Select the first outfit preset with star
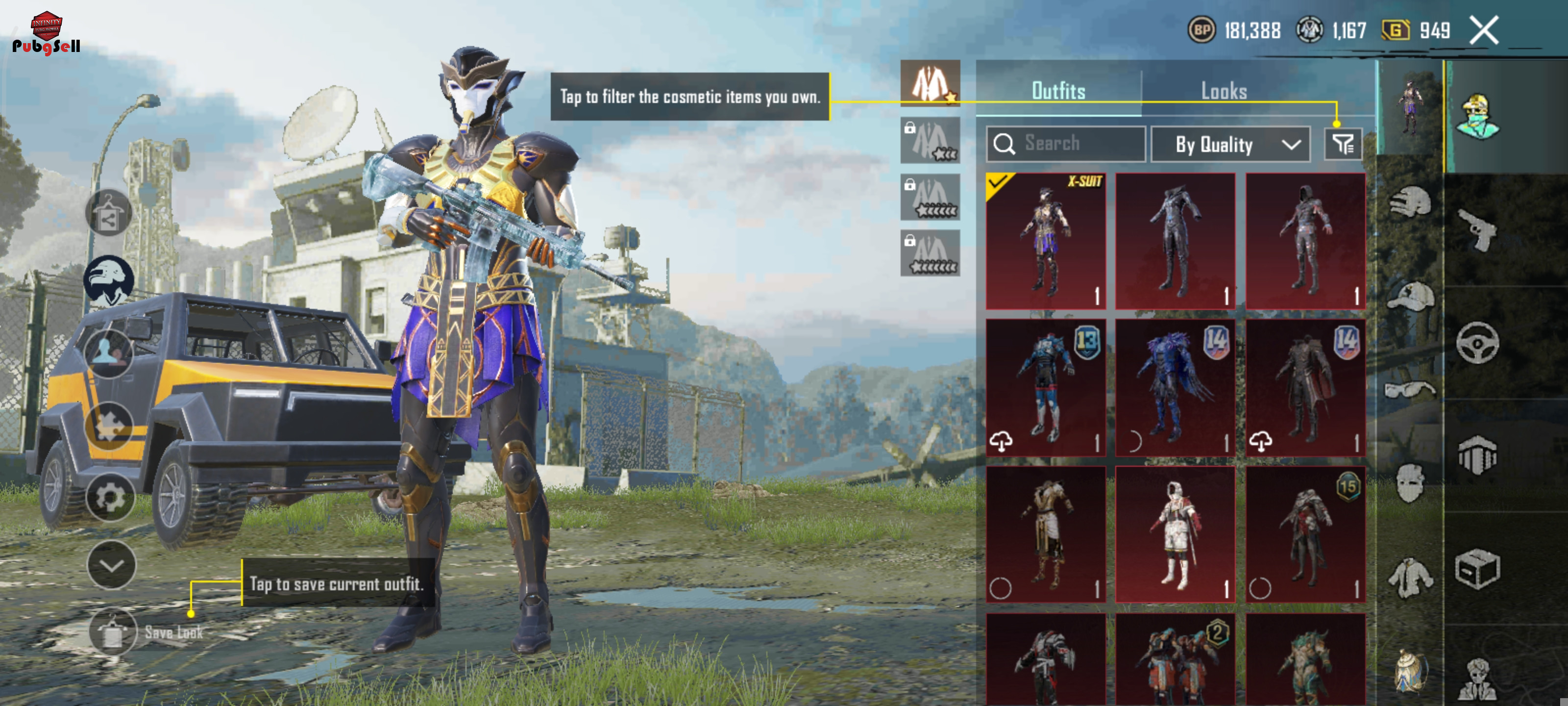Screen dimensions: 1568x706 930,83
